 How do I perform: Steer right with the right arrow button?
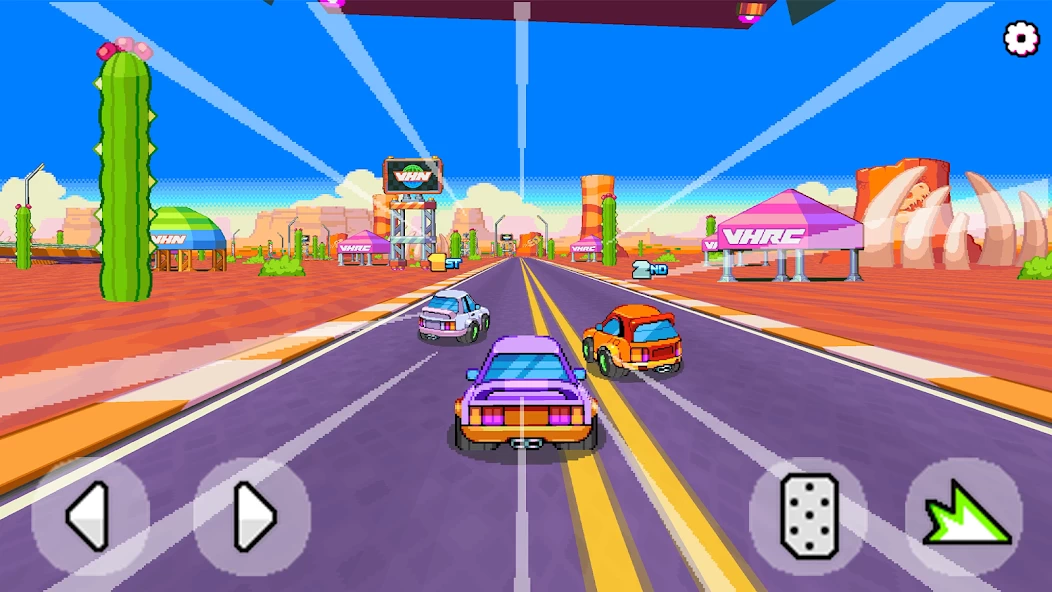[x=252, y=516]
